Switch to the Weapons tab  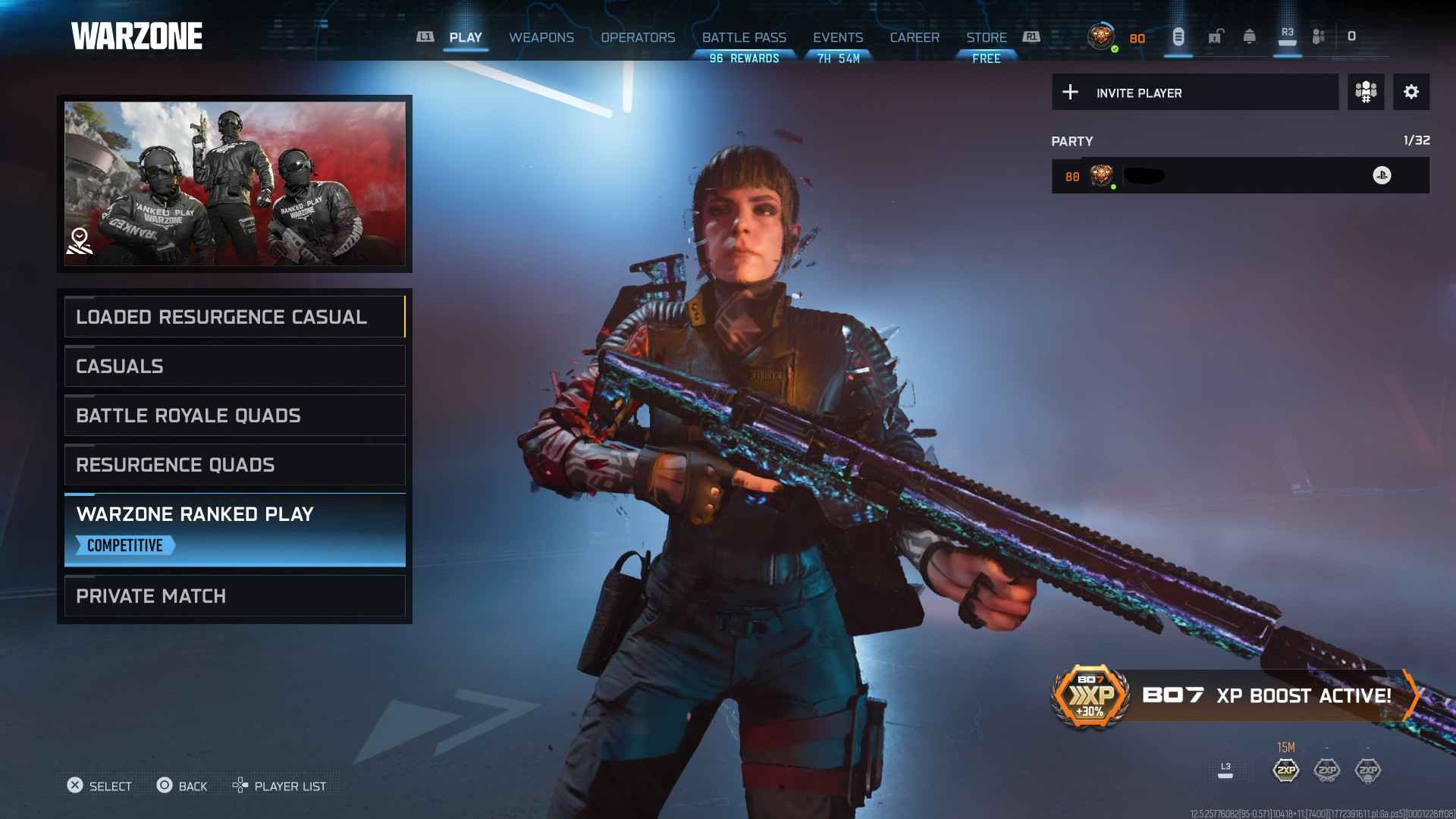[541, 37]
